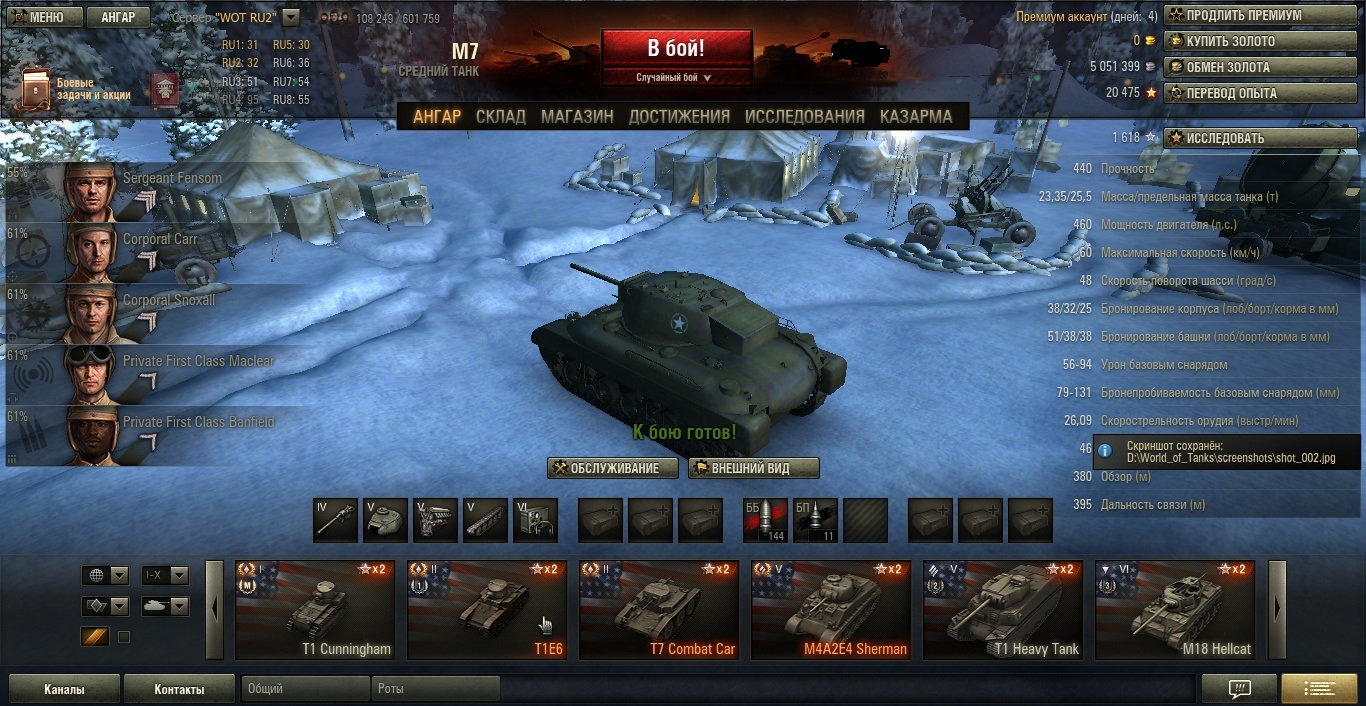Open the МАГАЗИН tab
Viewport: 1366px width, 706px height.
577,116
